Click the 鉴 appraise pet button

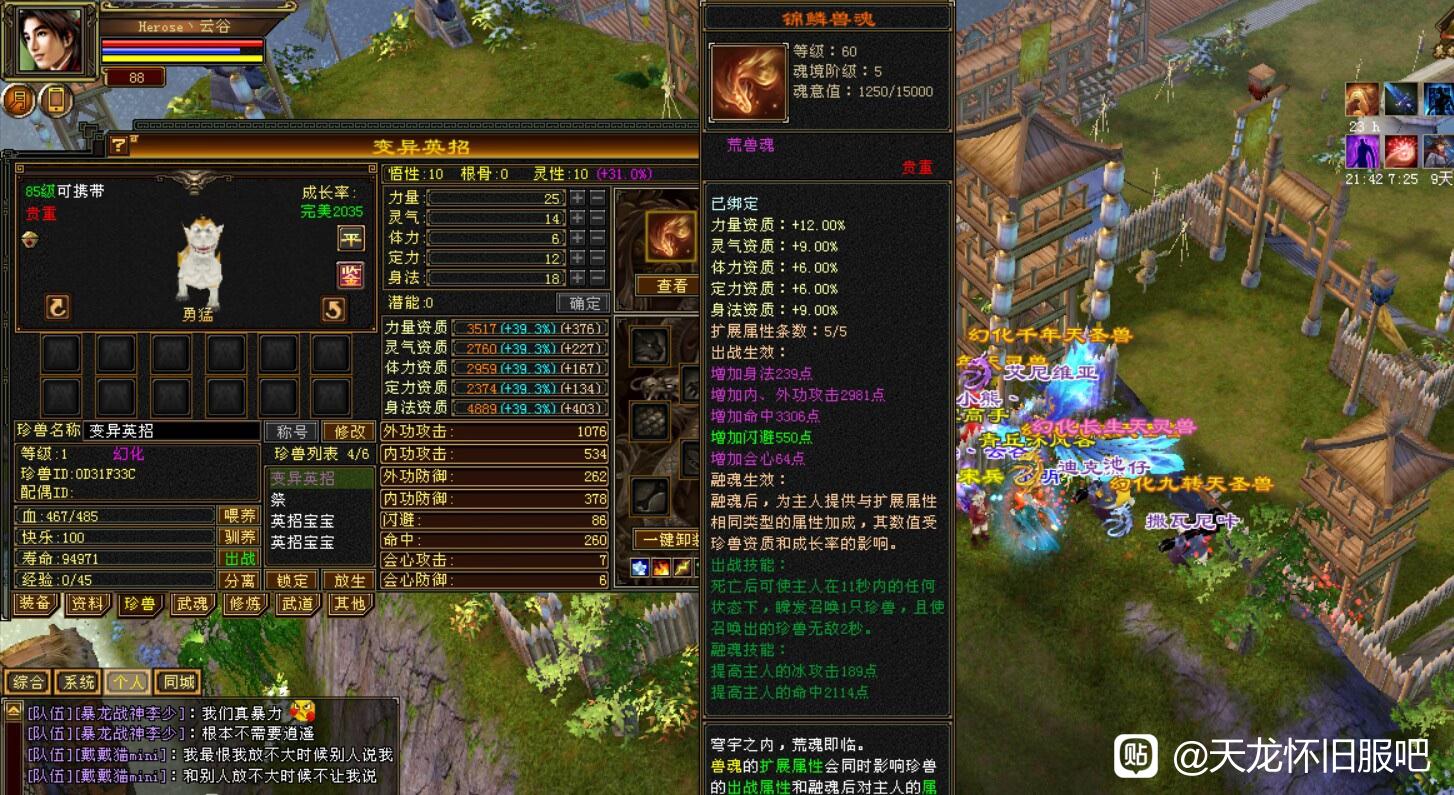pos(350,274)
